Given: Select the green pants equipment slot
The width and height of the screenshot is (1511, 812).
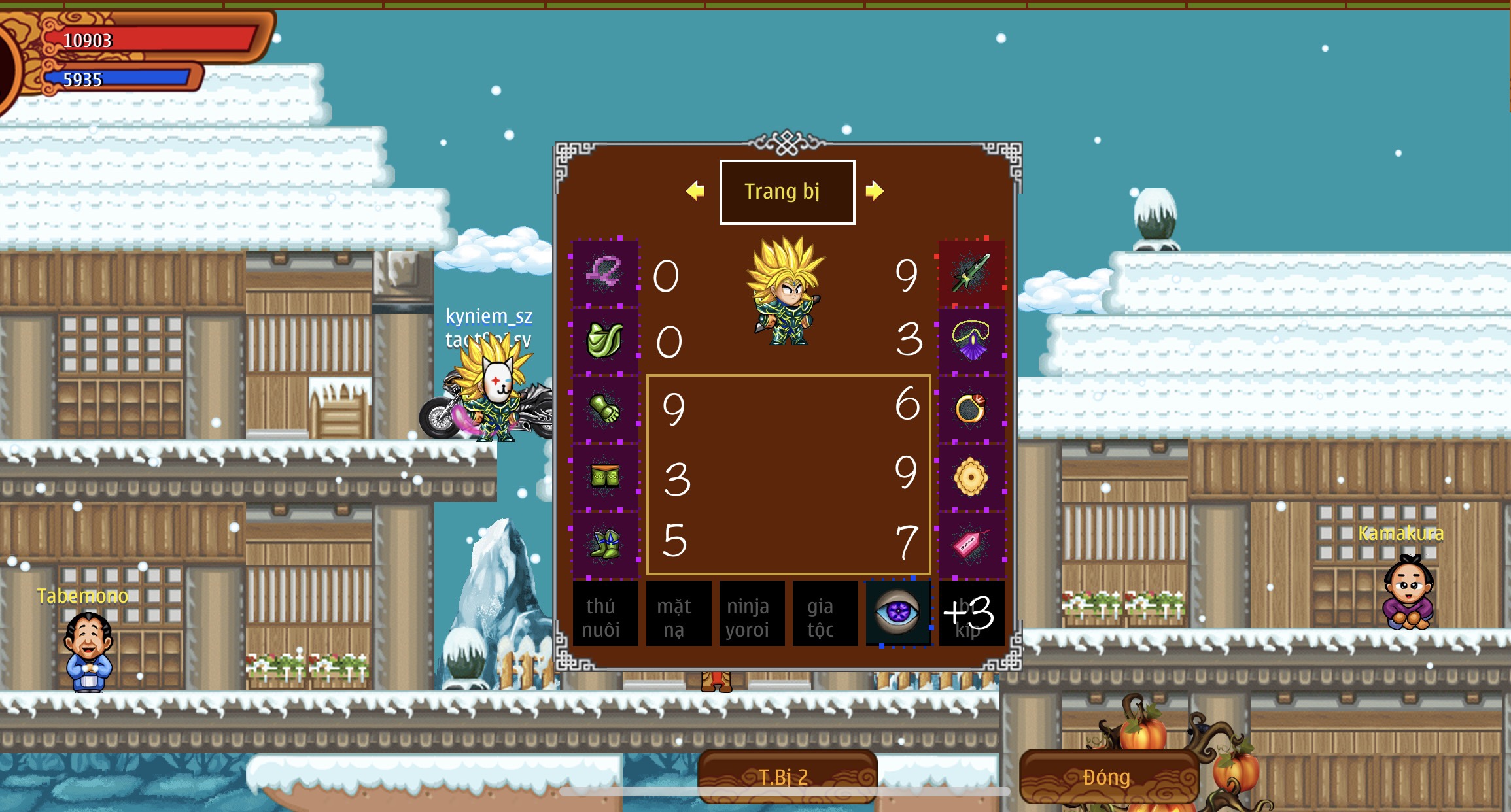Looking at the screenshot, I should [x=605, y=477].
